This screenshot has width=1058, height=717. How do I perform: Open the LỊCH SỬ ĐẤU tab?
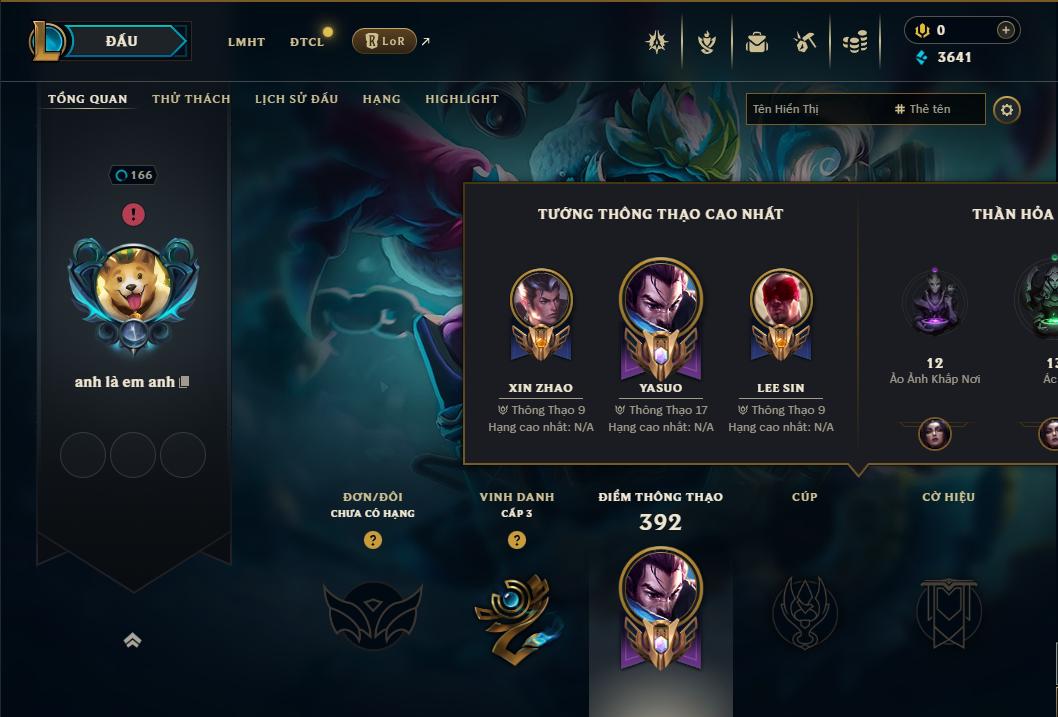point(296,99)
